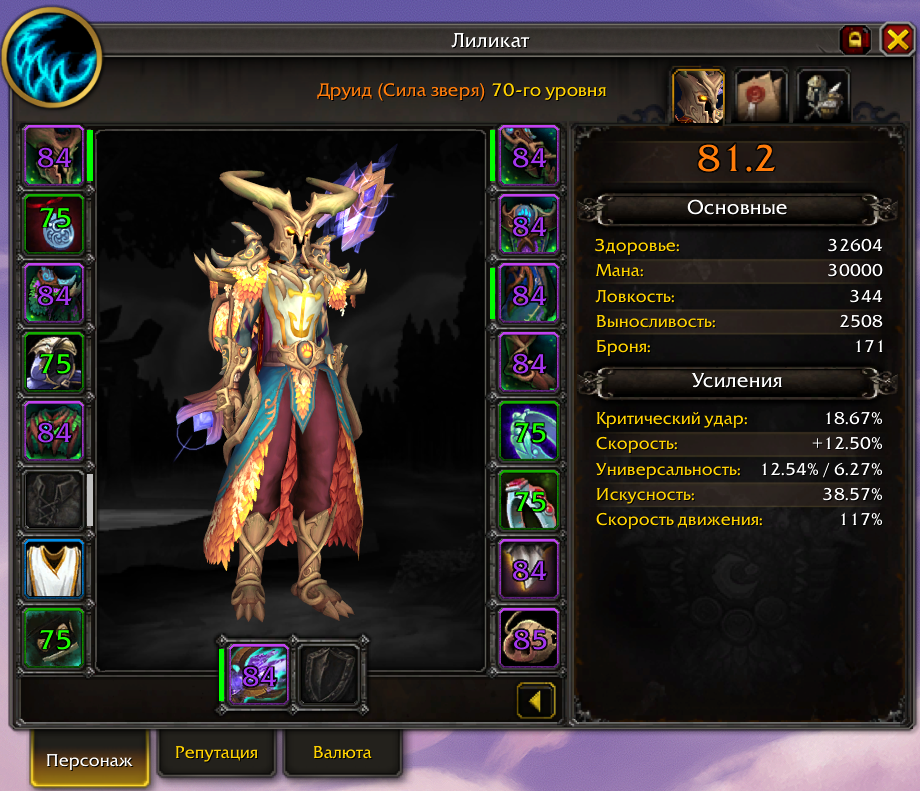Select the main-hand weapon slot
The image size is (920, 791).
(x=258, y=675)
